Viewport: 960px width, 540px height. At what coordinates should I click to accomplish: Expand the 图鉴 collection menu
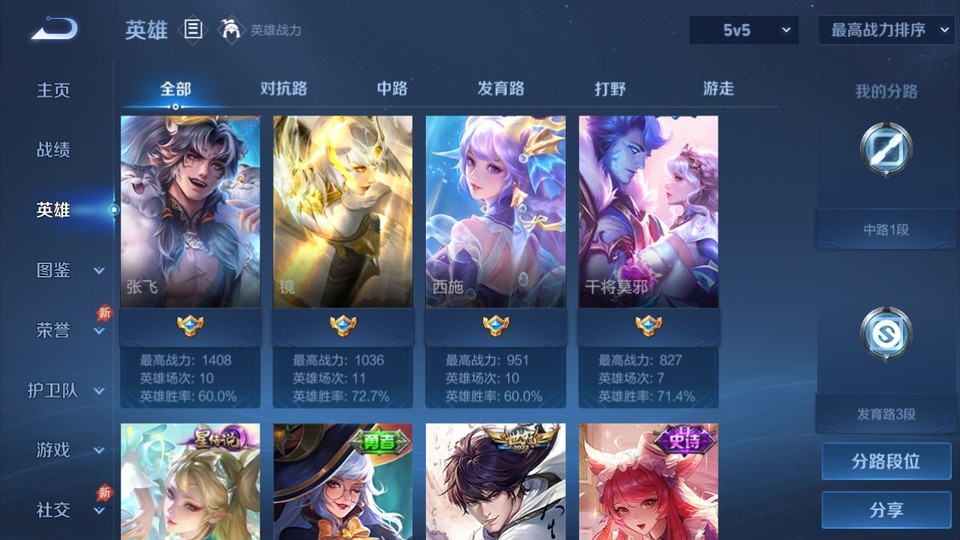click(68, 270)
